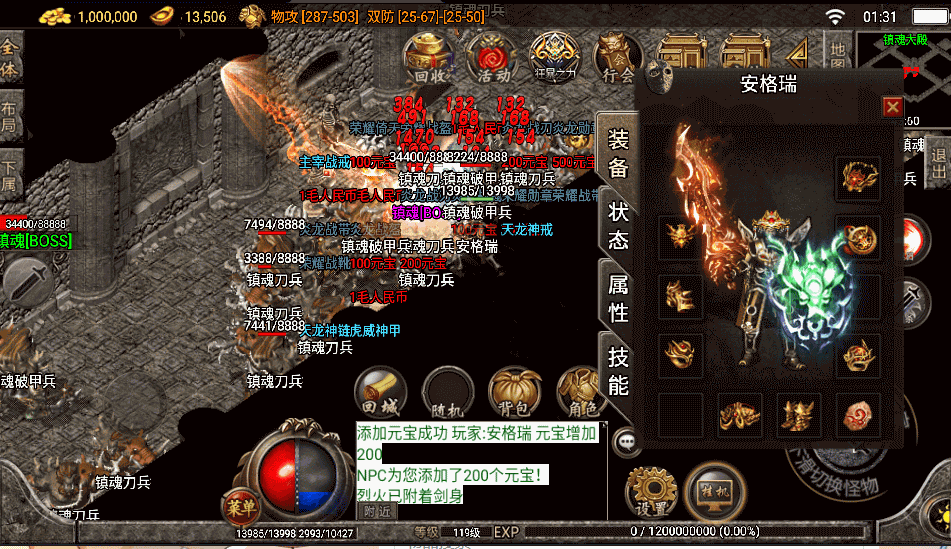The height and width of the screenshot is (549, 951).
Task: Open the 属性 attributes tab
Action: pos(618,298)
